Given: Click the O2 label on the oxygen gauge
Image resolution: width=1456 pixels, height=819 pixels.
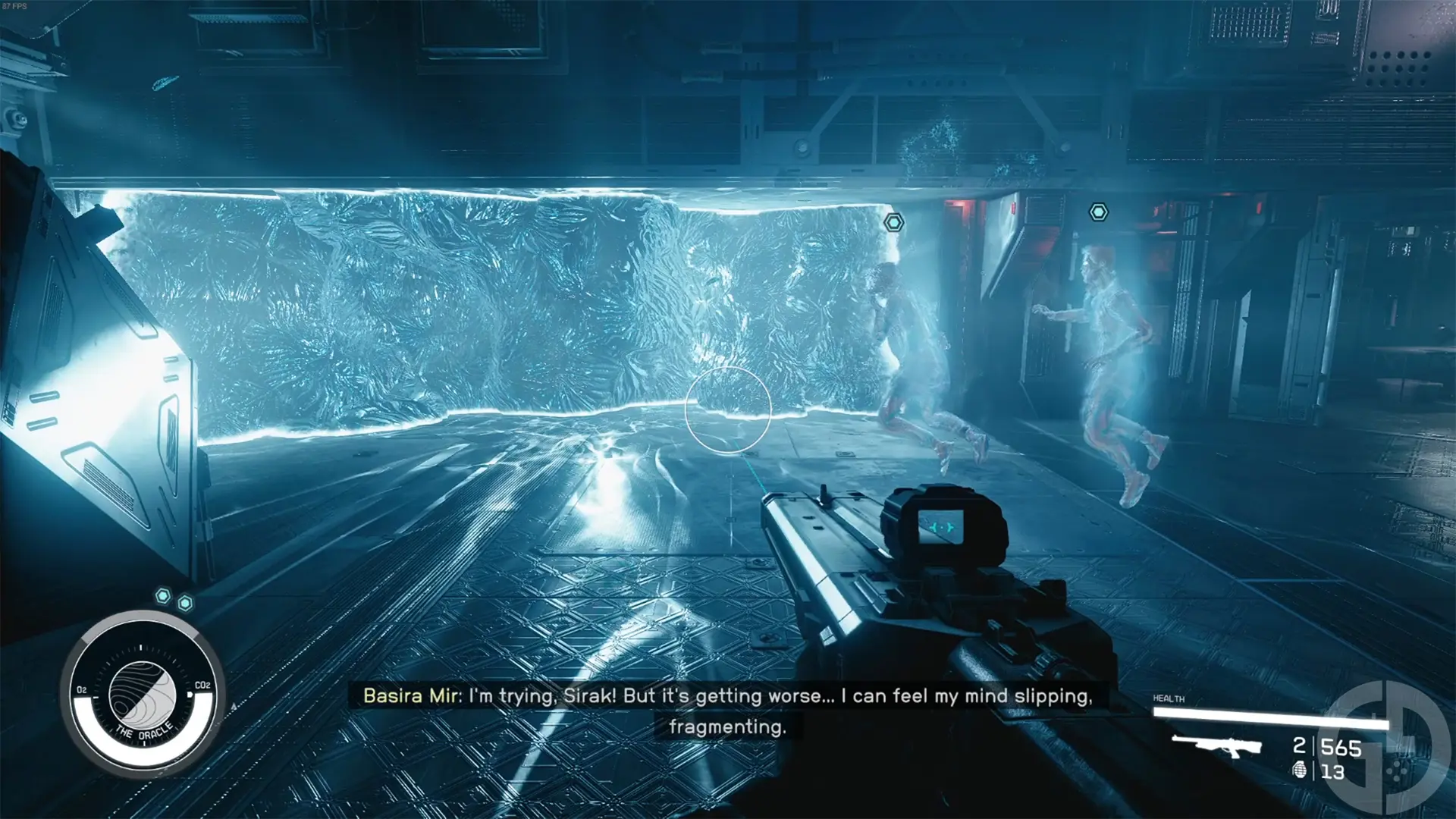Looking at the screenshot, I should point(81,689).
